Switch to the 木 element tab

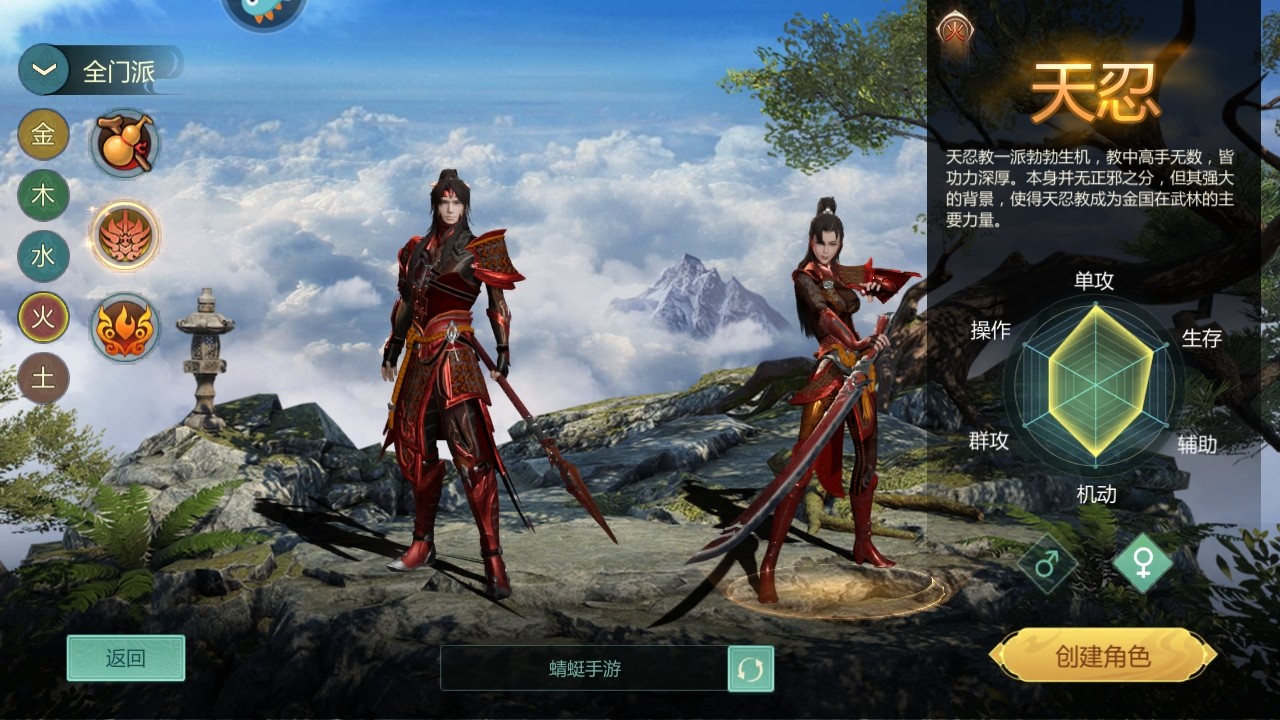42,194
